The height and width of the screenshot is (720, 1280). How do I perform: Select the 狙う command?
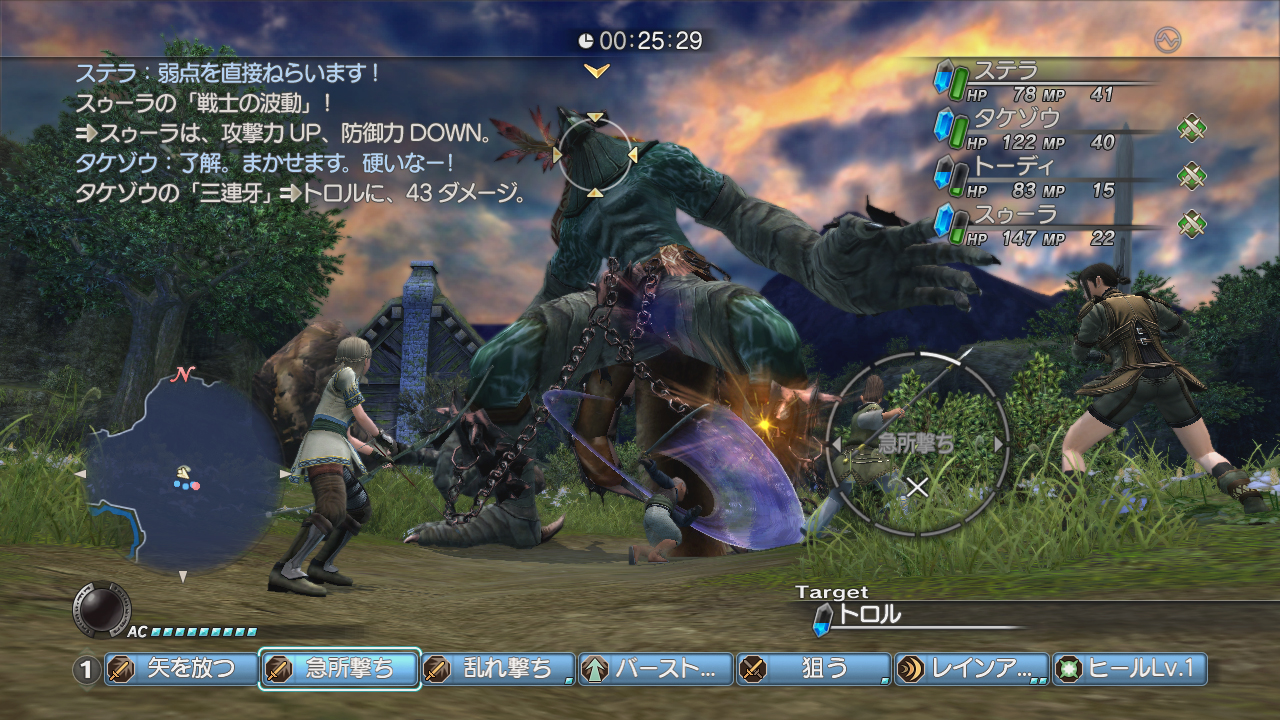pos(813,669)
